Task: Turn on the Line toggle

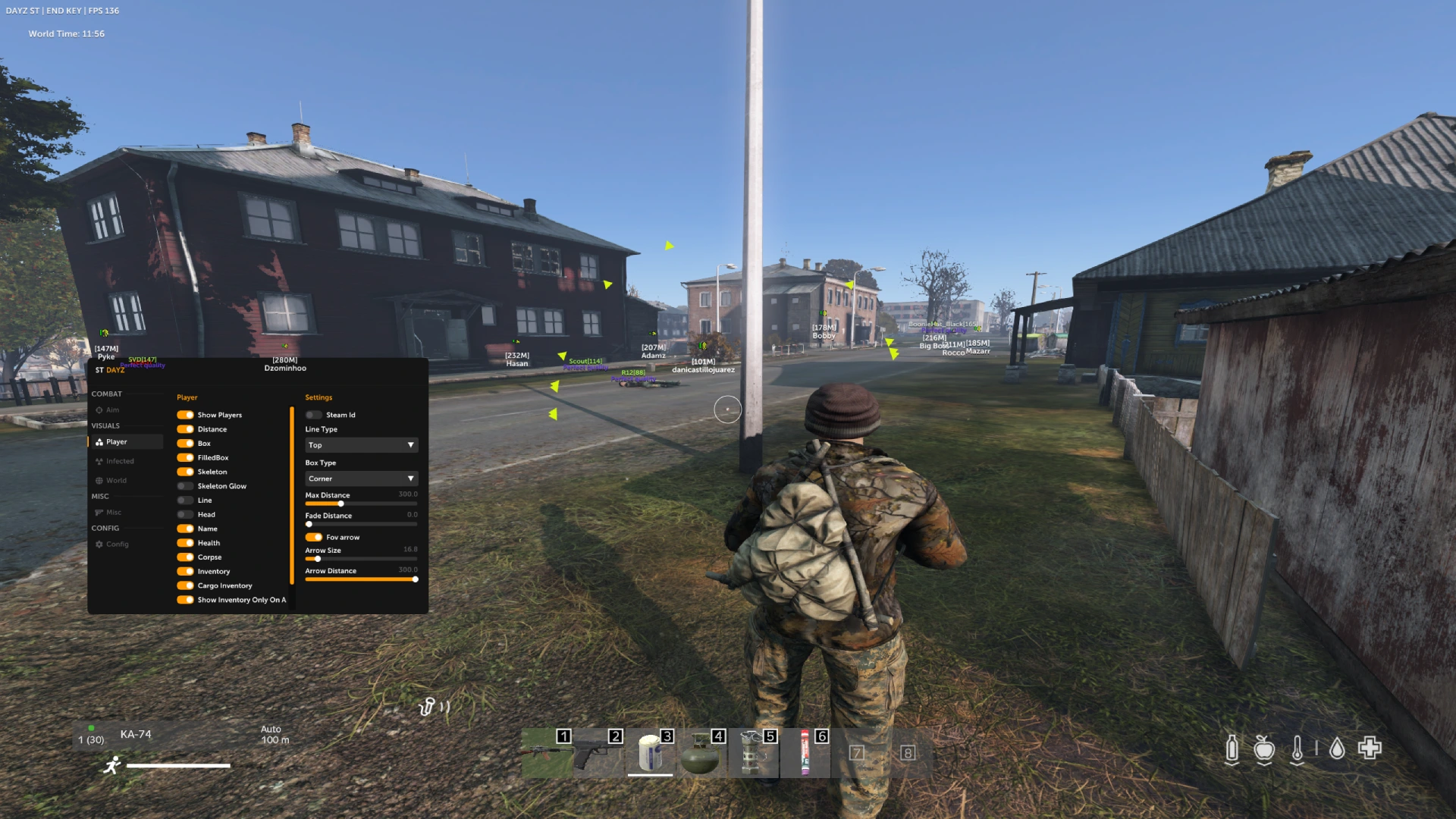Action: 185,500
